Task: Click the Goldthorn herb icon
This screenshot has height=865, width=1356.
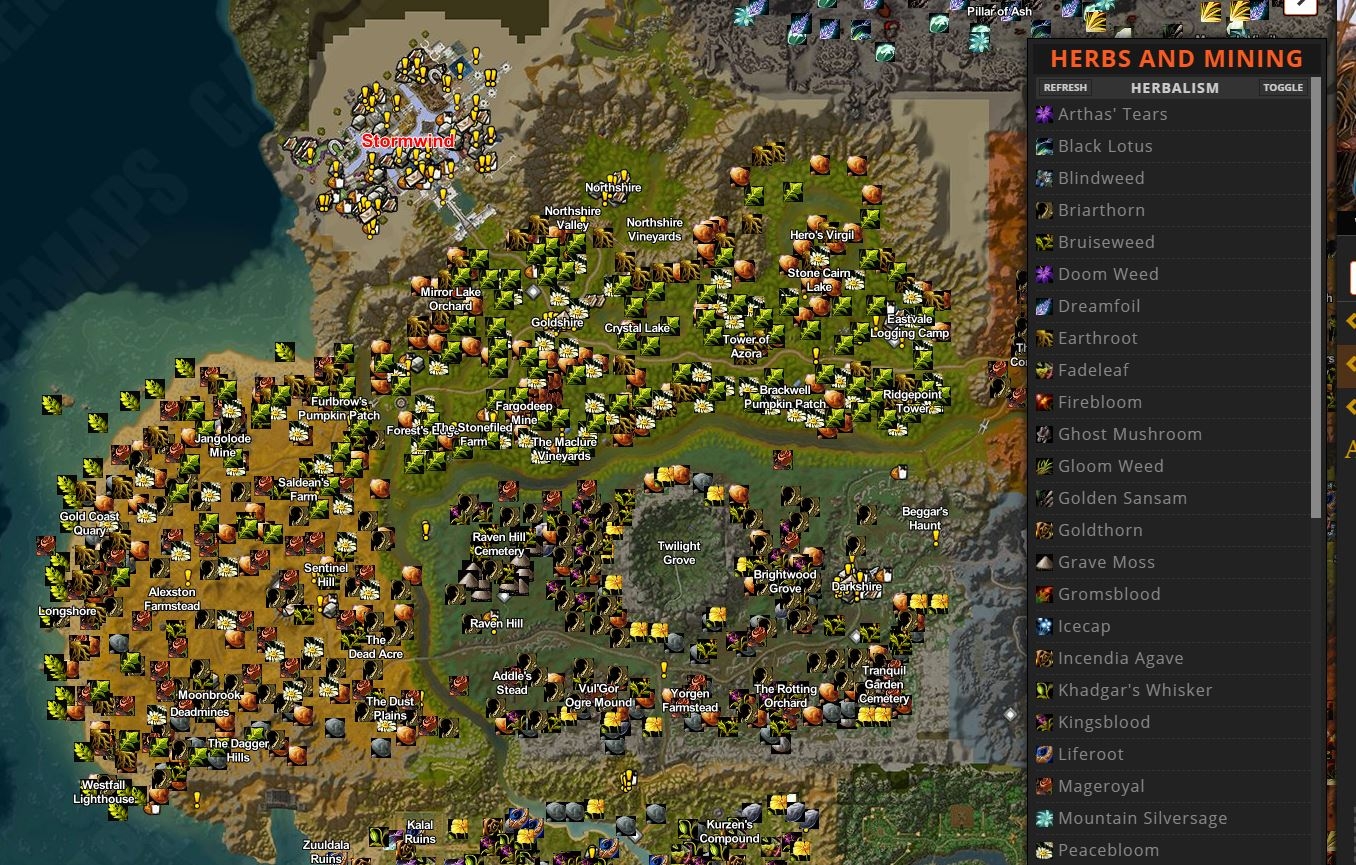Action: [1044, 530]
